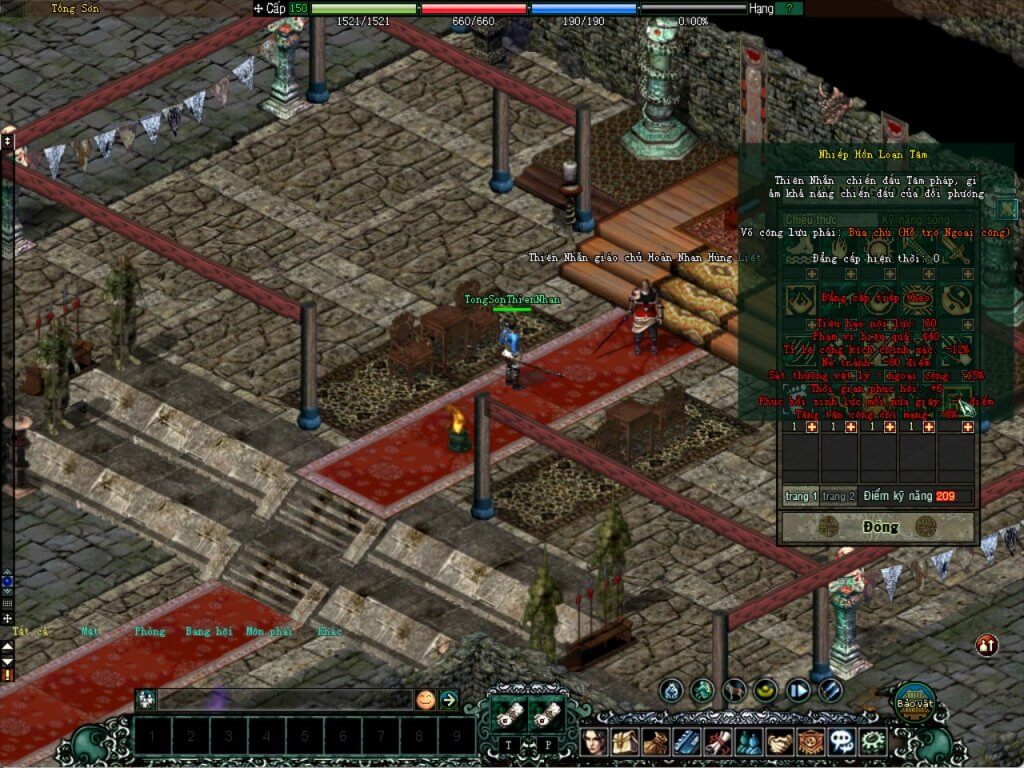1024x768 pixels.
Task: Select the Tất cả chat channel
Action: click(x=31, y=631)
